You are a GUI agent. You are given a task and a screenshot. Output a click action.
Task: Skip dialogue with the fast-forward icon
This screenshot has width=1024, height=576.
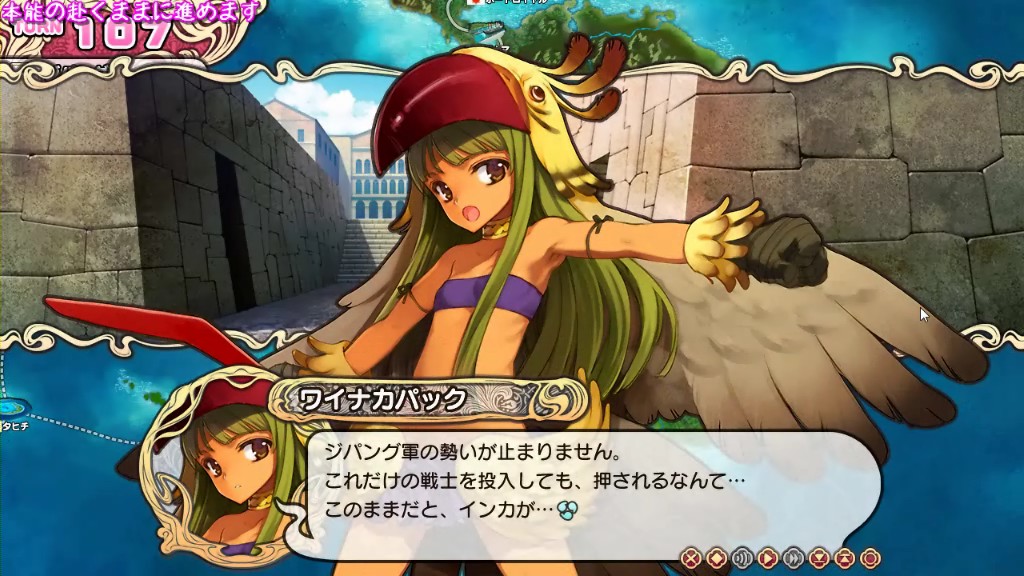pos(794,558)
